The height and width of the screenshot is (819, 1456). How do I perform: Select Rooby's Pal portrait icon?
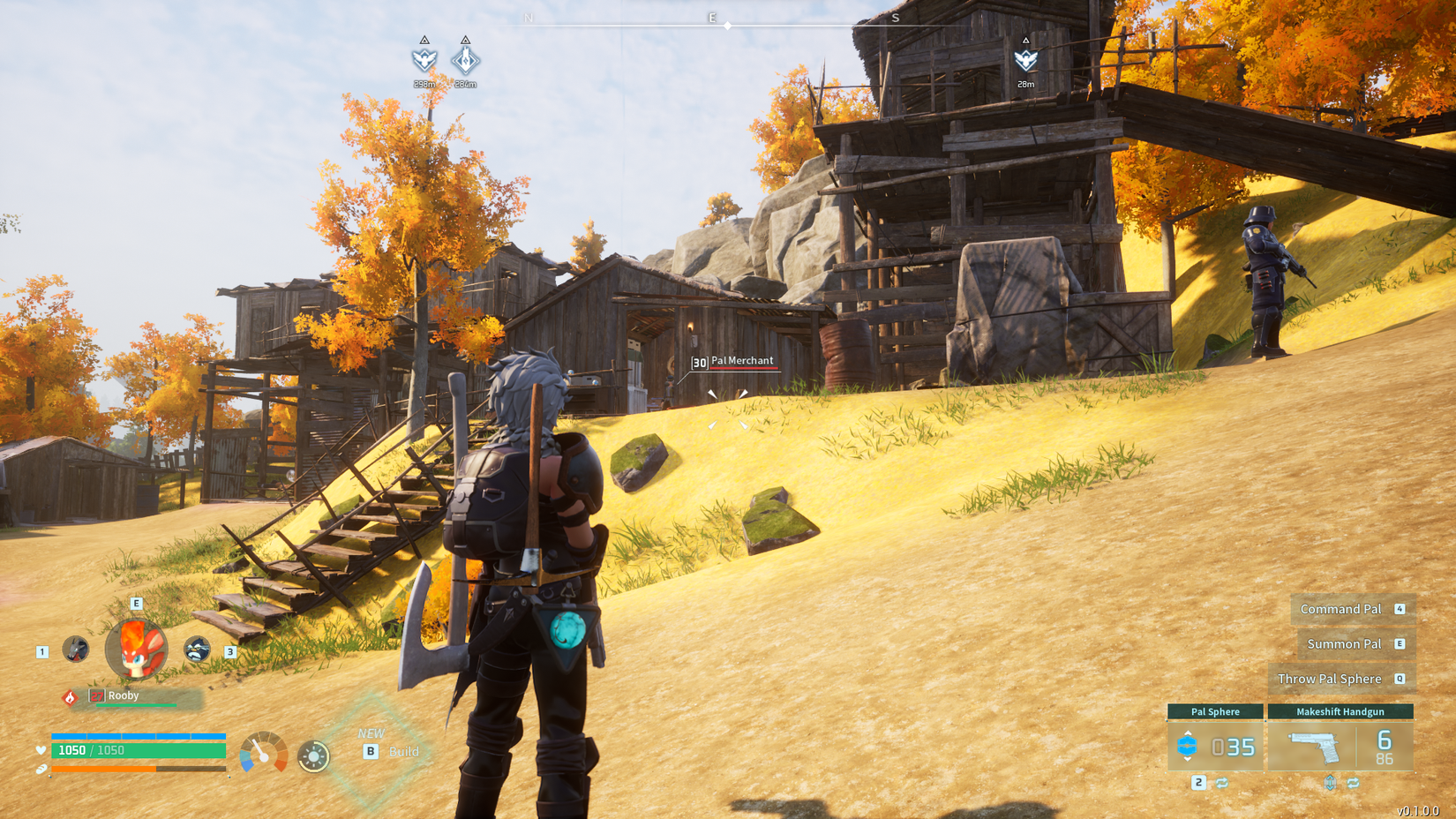pyautogui.click(x=135, y=650)
